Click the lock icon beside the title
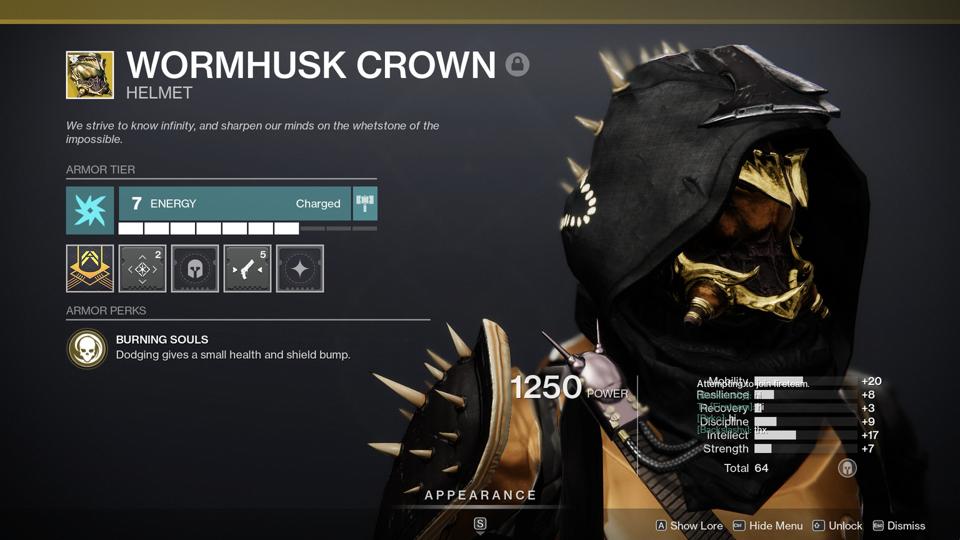The height and width of the screenshot is (540, 960). (517, 65)
